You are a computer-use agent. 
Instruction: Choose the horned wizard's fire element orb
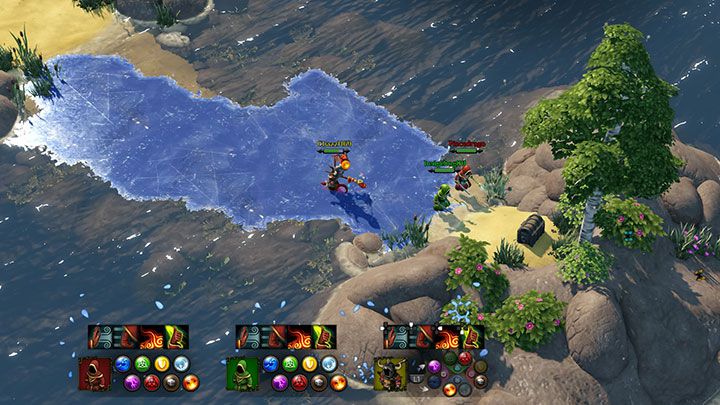(449, 388)
